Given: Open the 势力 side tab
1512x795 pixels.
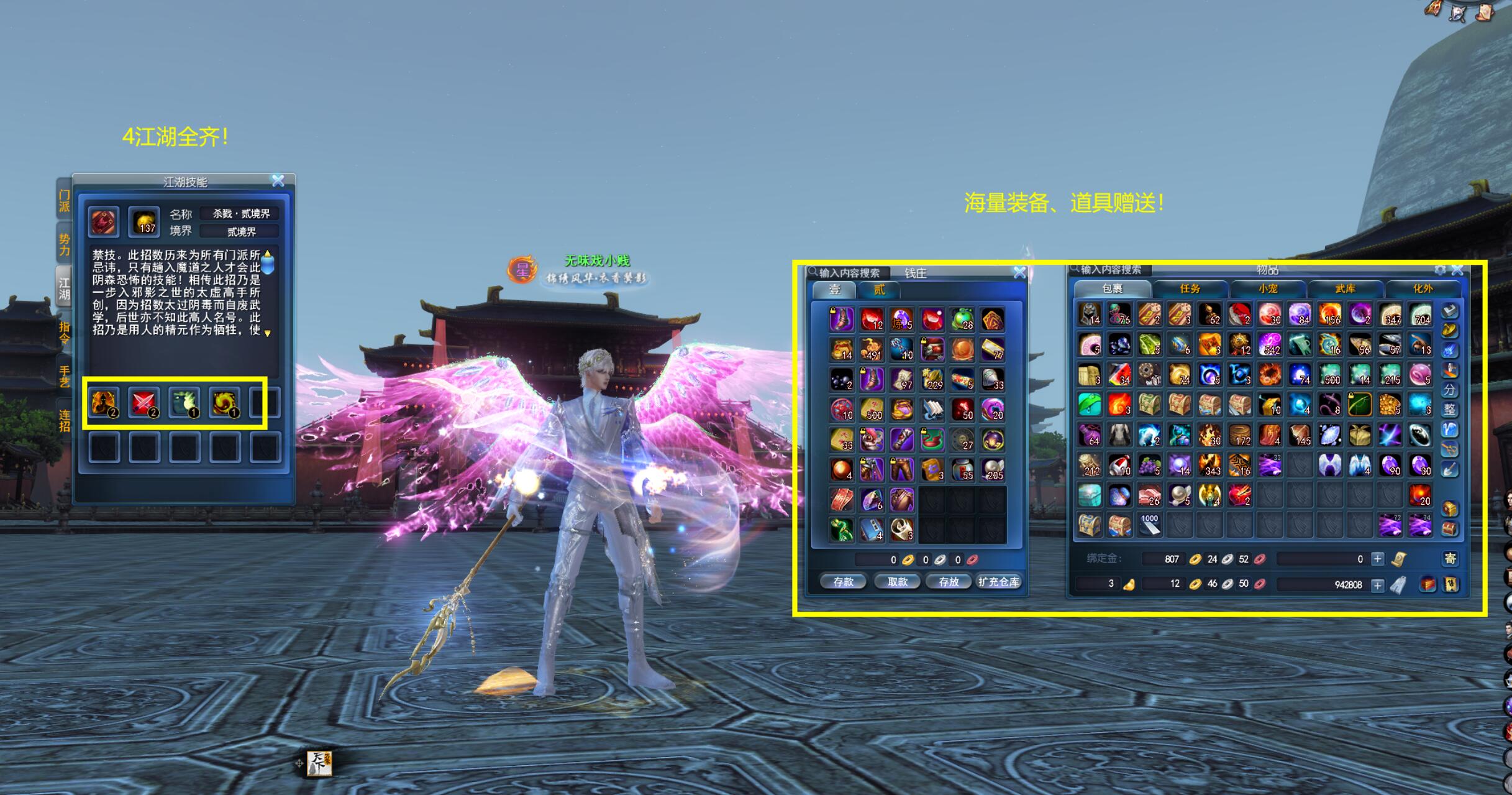Looking at the screenshot, I should [64, 245].
